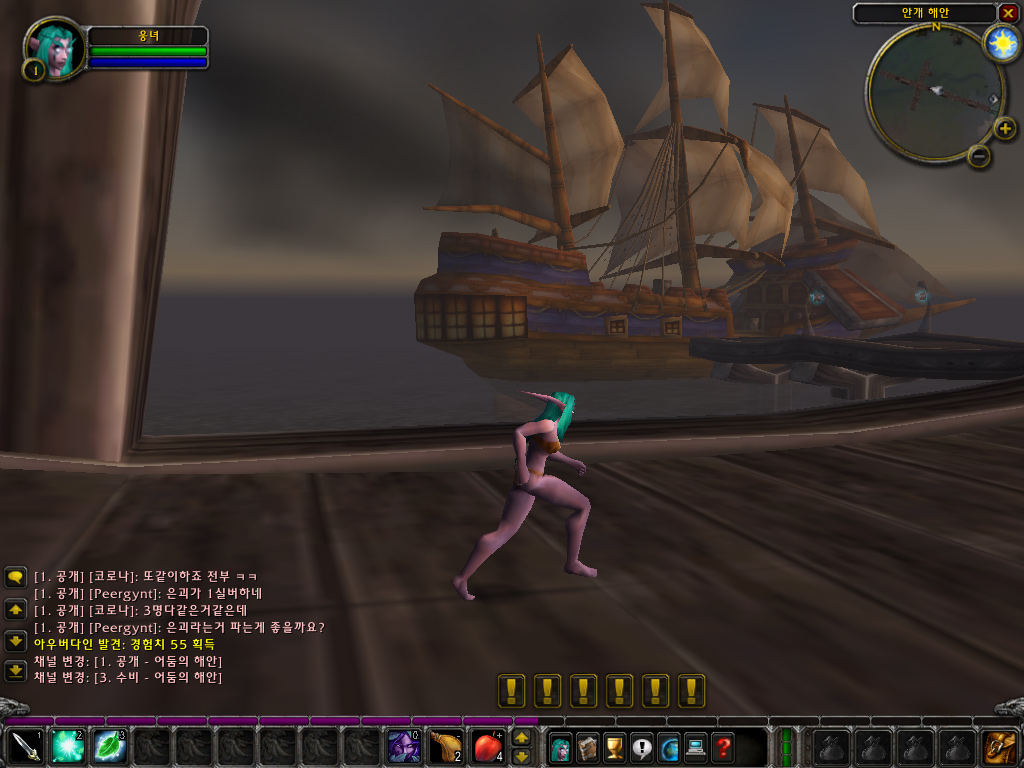Image resolution: width=1024 pixels, height=768 pixels.
Task: Open the spellbook micro button
Action: pos(588,747)
